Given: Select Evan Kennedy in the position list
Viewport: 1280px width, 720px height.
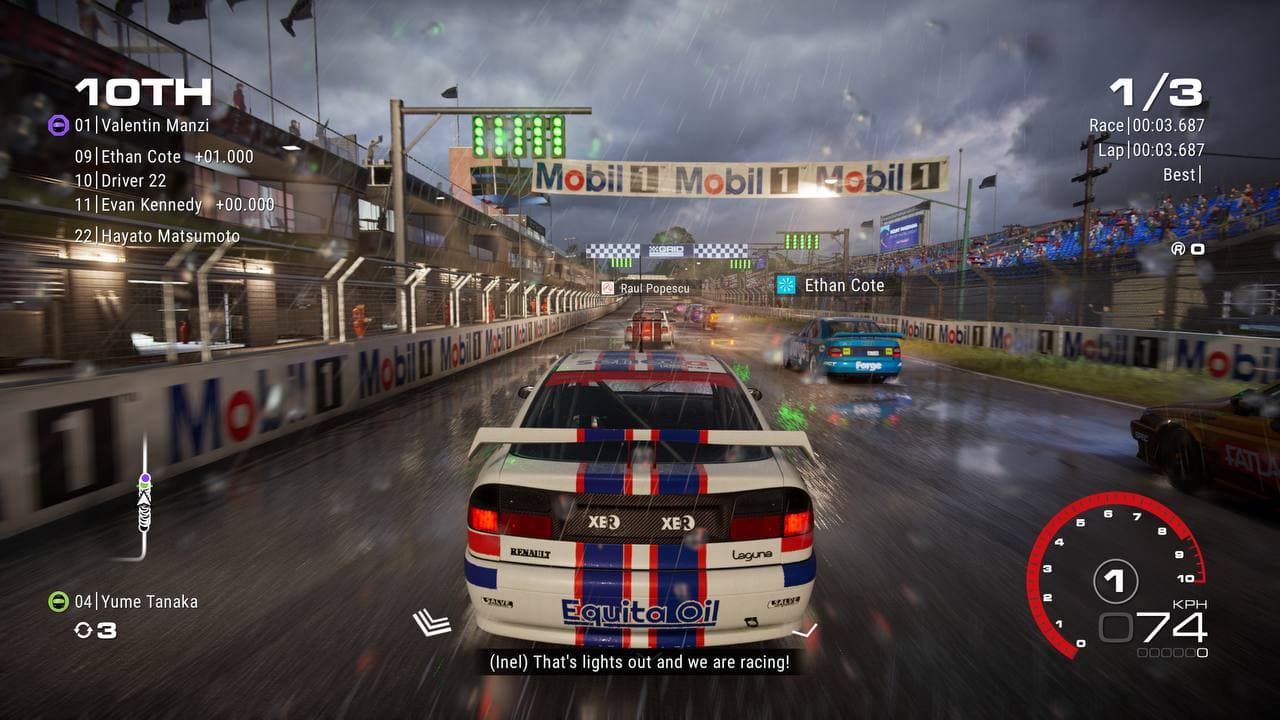Looking at the screenshot, I should coord(174,205).
